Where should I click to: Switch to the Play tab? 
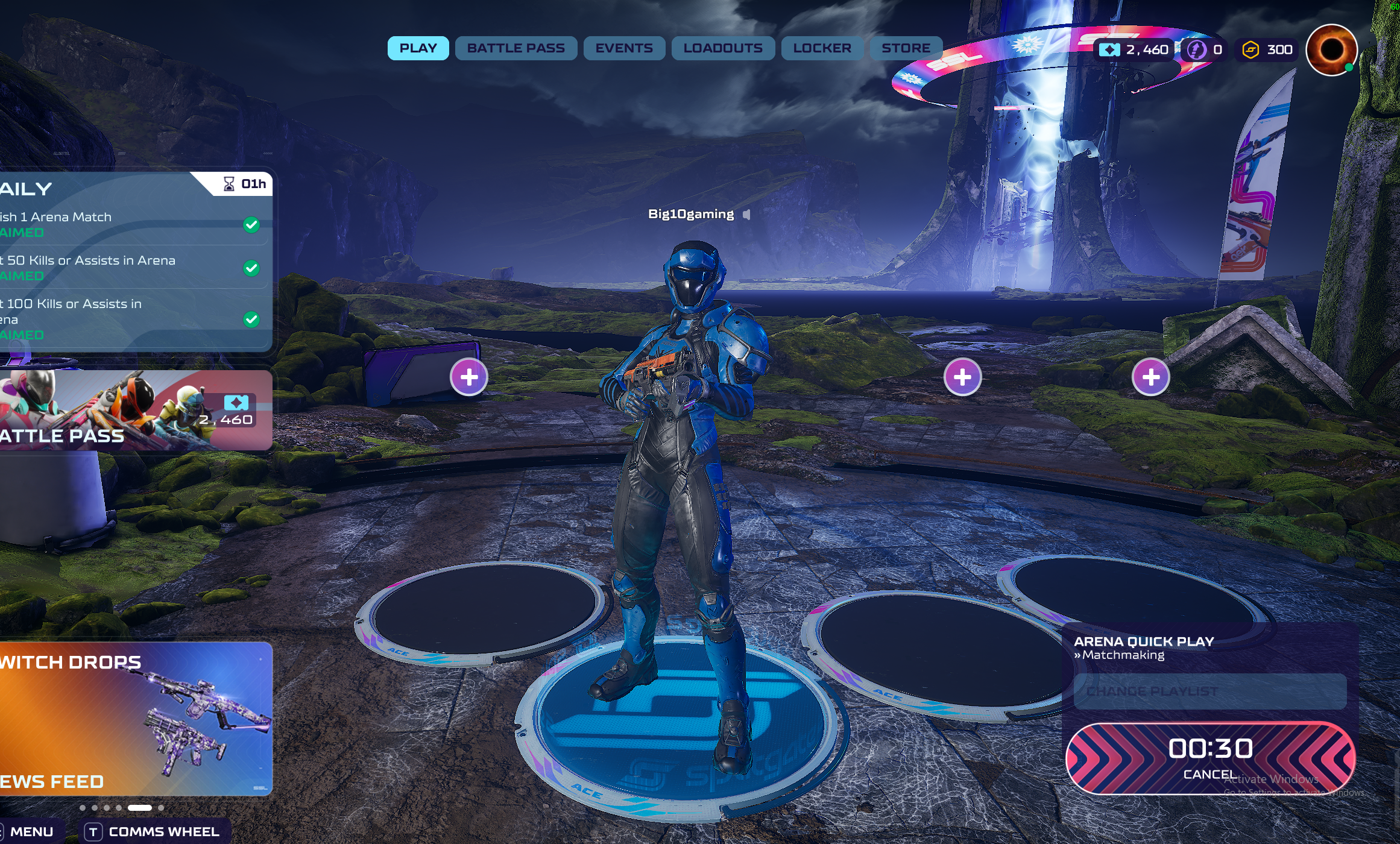418,48
